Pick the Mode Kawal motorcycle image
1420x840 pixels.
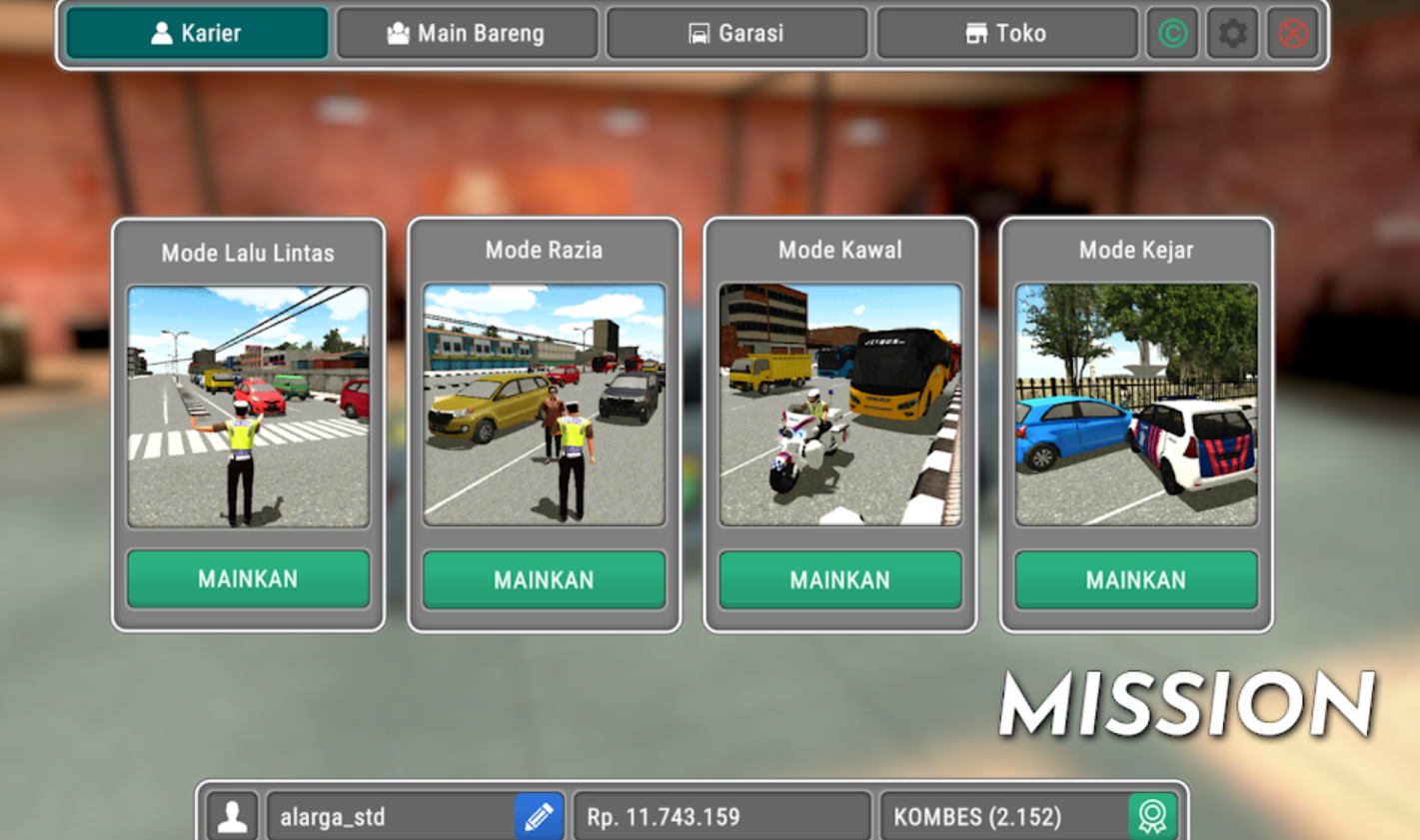pyautogui.click(x=839, y=405)
